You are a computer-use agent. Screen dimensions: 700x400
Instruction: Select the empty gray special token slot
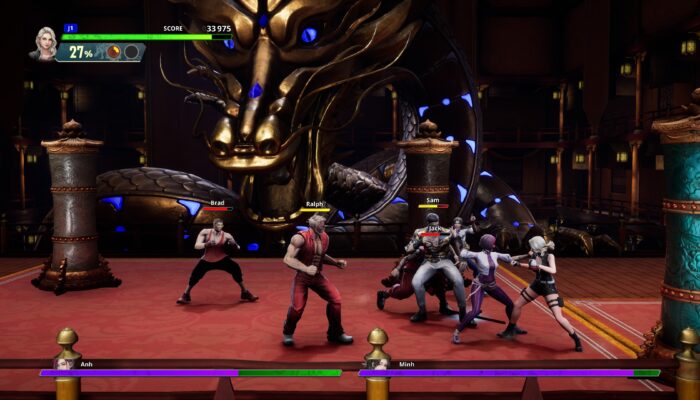coord(131,51)
